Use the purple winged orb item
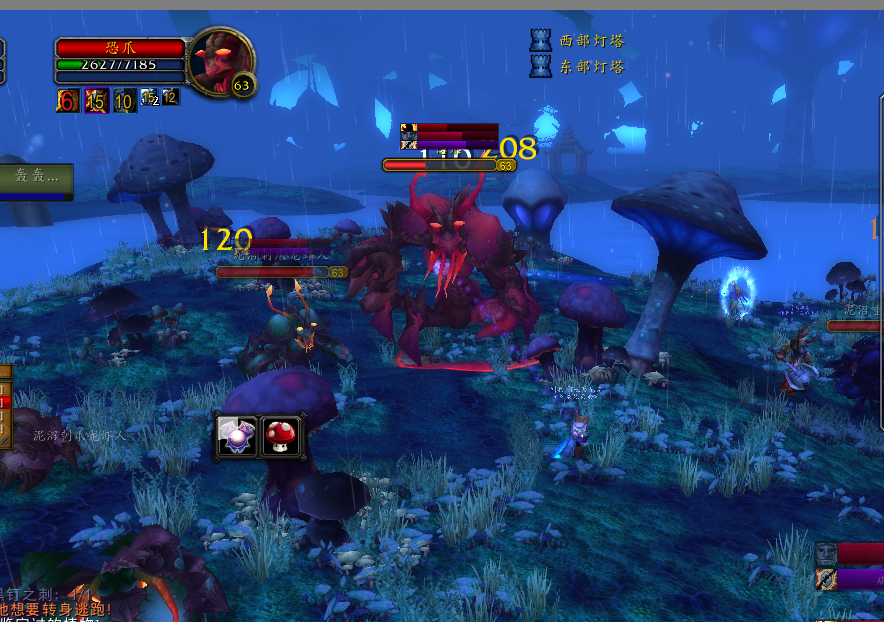This screenshot has height=622, width=884. click(237, 437)
